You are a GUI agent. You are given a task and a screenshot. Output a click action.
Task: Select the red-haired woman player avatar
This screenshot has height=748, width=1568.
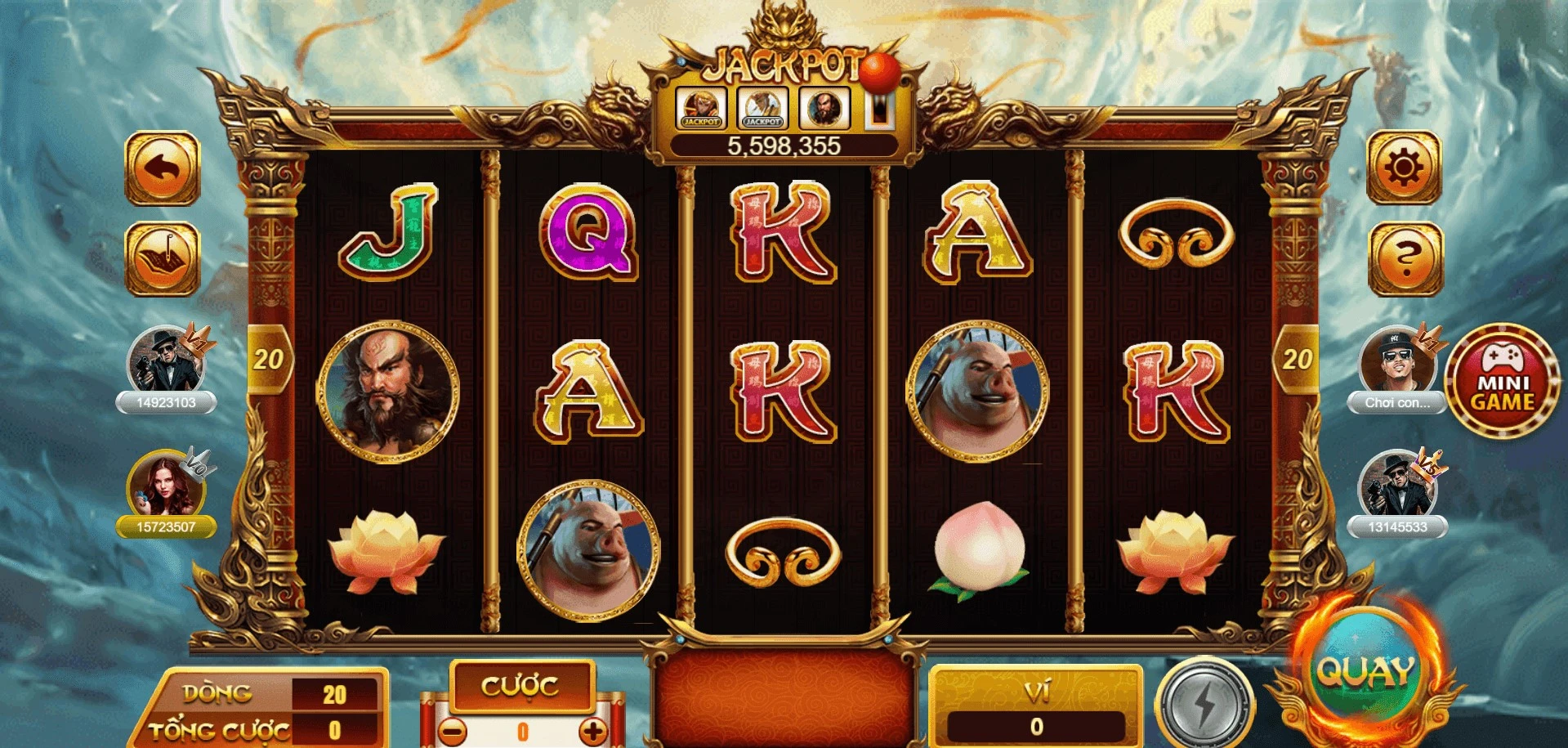tap(166, 486)
